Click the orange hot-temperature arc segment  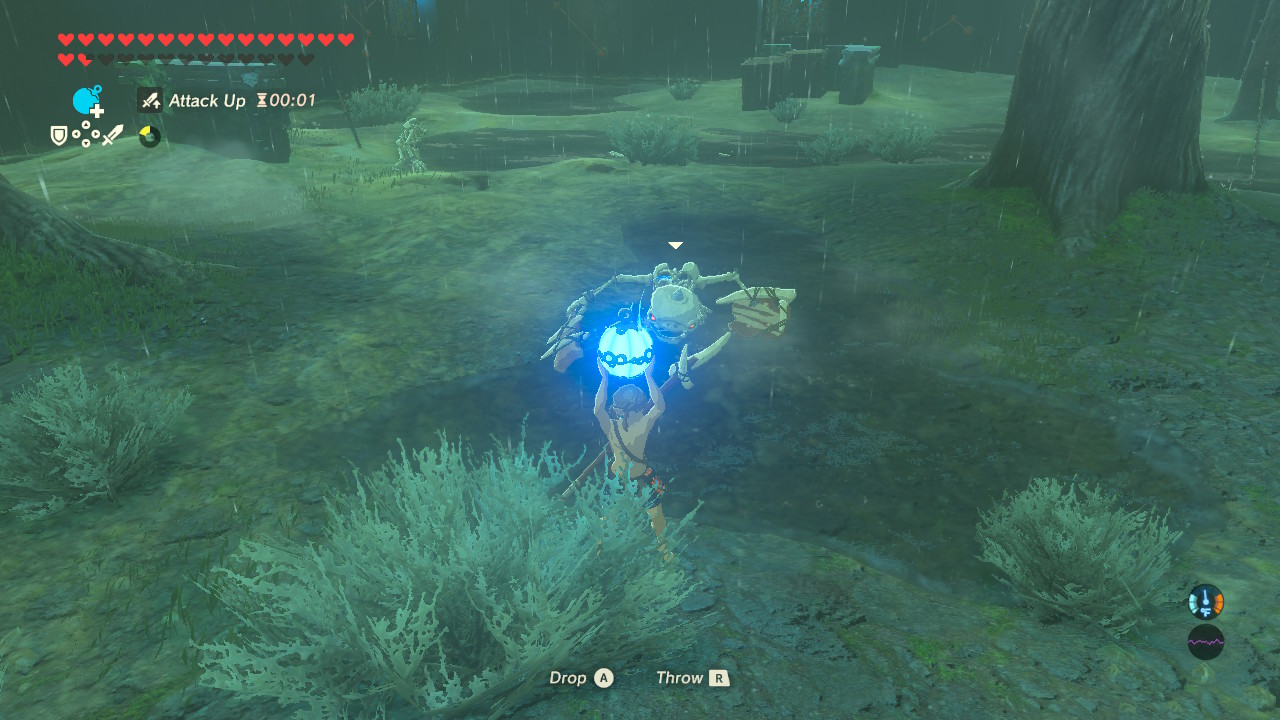click(1218, 602)
